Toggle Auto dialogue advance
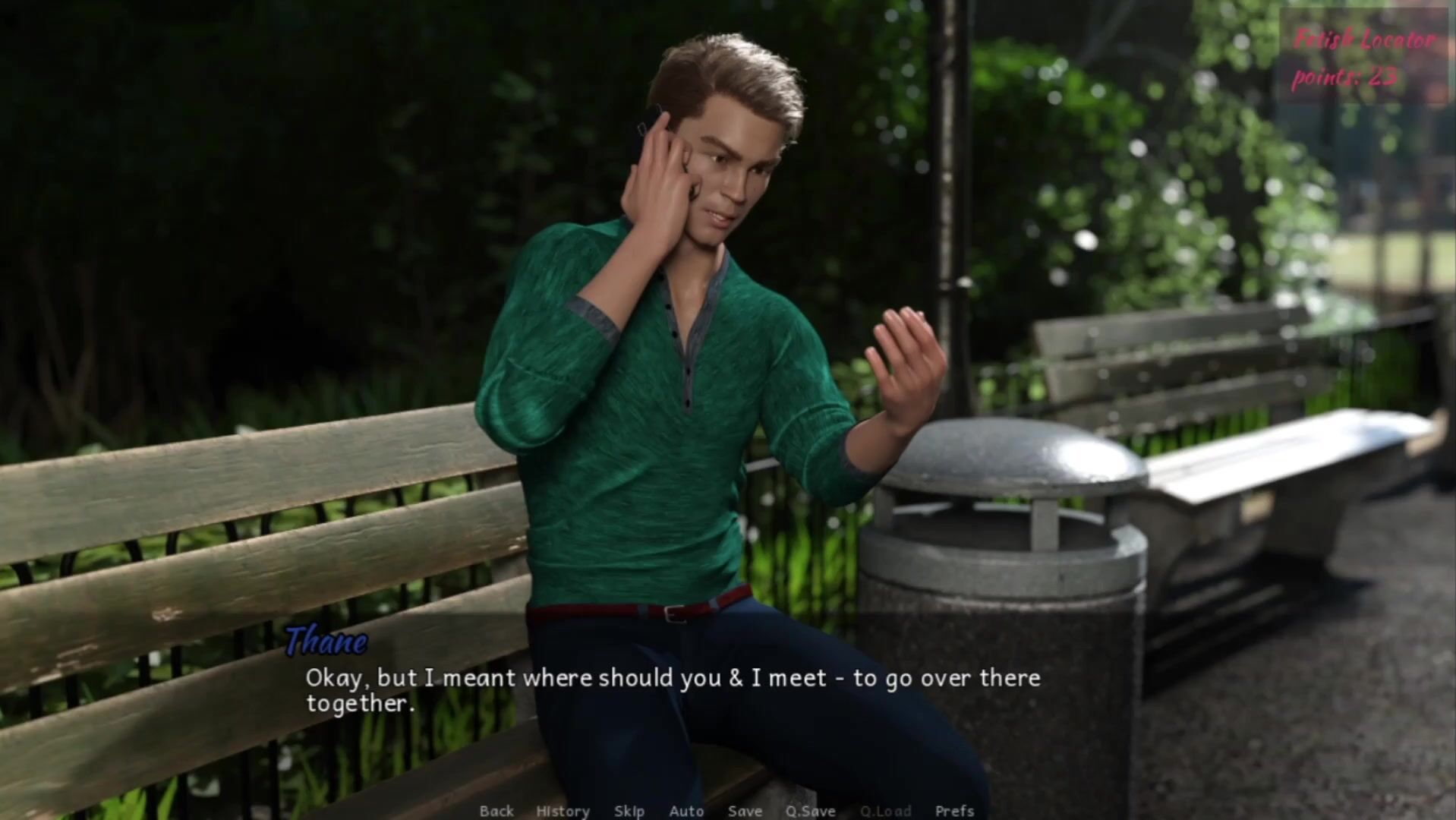This screenshot has width=1456, height=820. point(686,811)
